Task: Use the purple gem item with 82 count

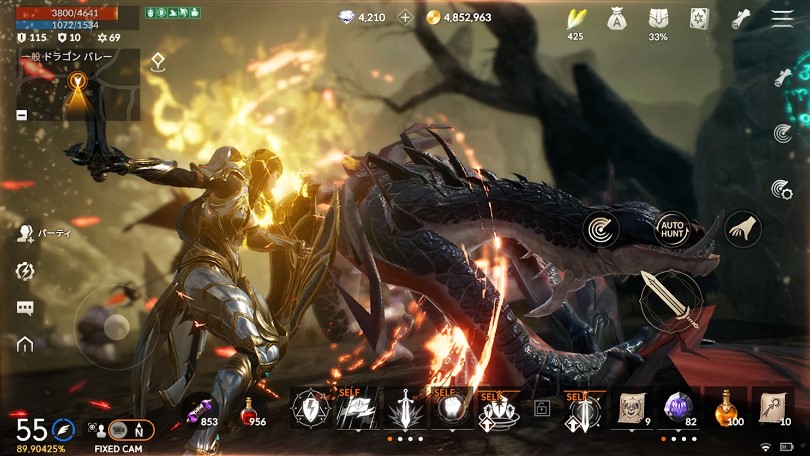Action: [x=679, y=408]
